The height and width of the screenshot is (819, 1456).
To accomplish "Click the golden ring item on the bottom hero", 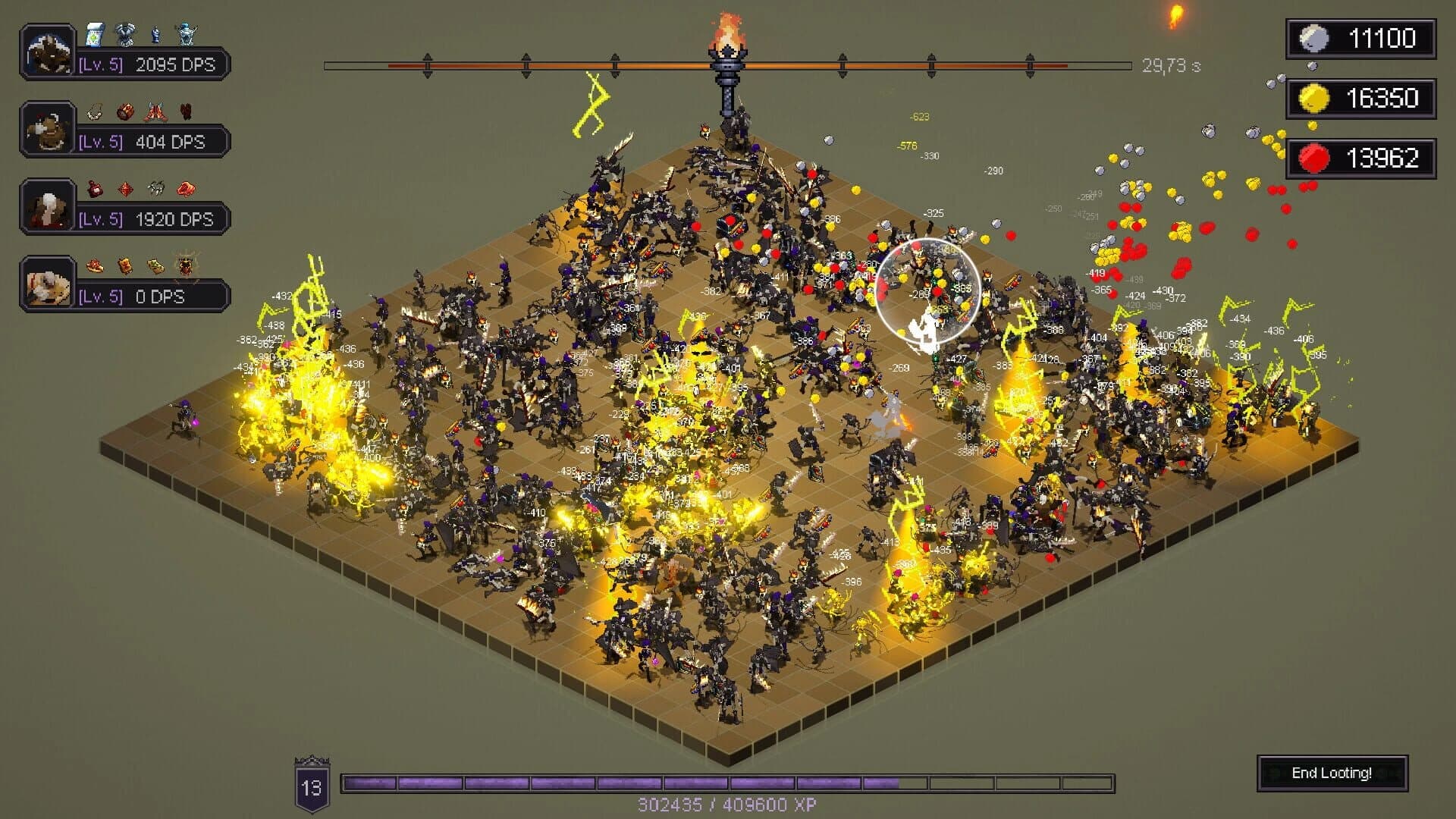I will 95,265.
